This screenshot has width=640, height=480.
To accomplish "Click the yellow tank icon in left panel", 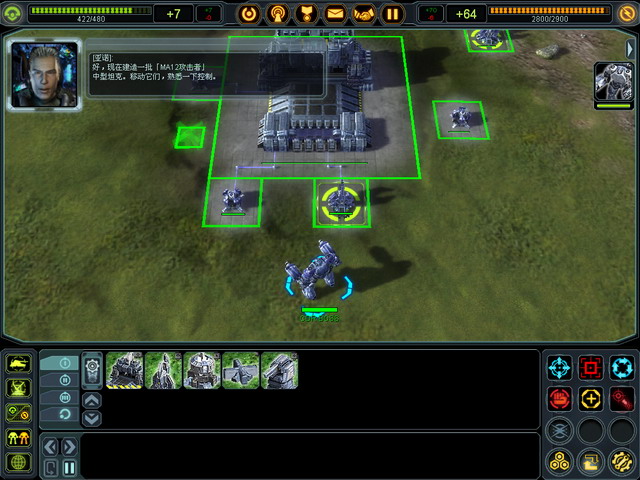I will point(17,364).
